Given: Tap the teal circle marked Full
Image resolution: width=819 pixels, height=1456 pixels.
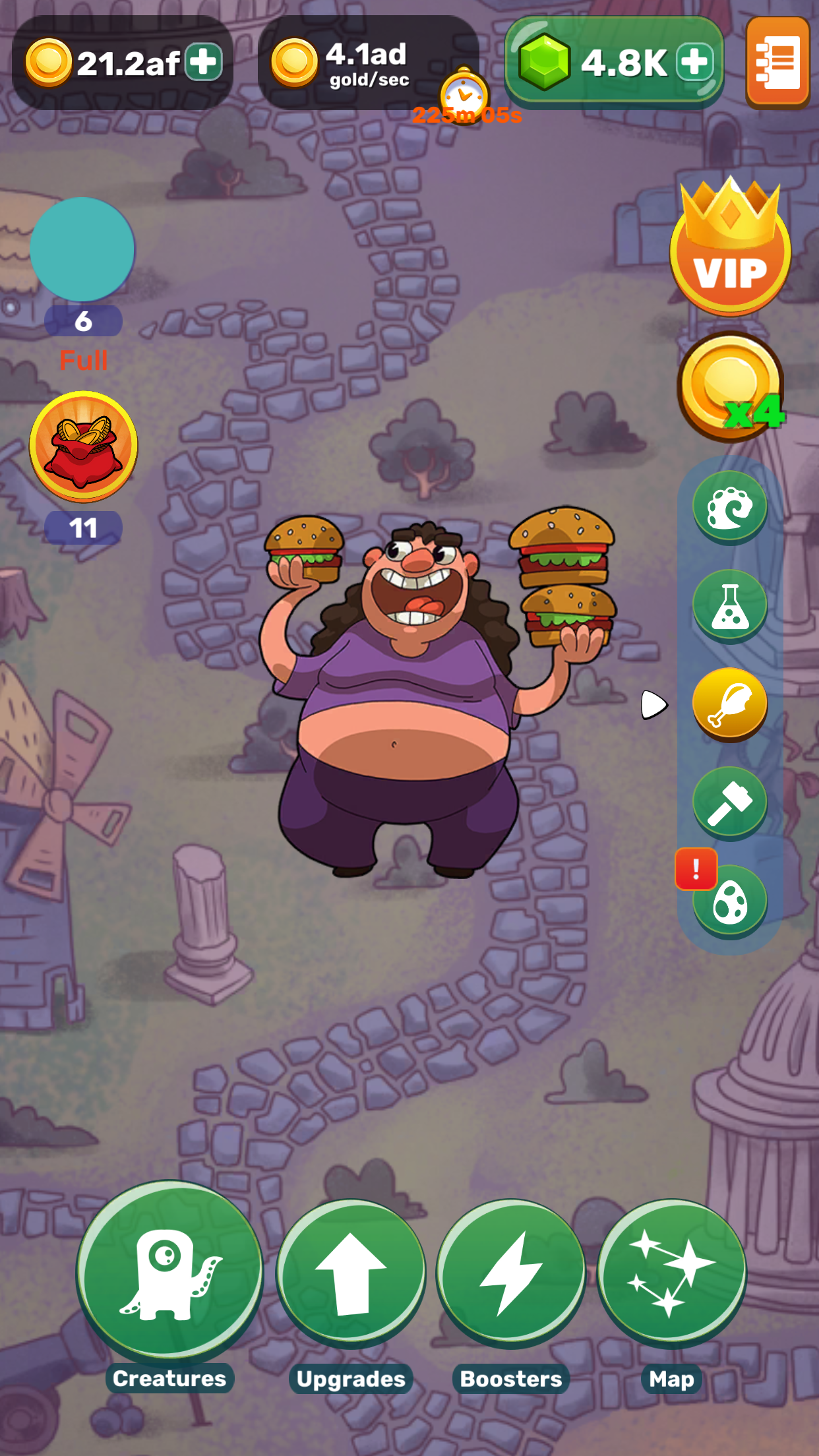Looking at the screenshot, I should 82,250.
